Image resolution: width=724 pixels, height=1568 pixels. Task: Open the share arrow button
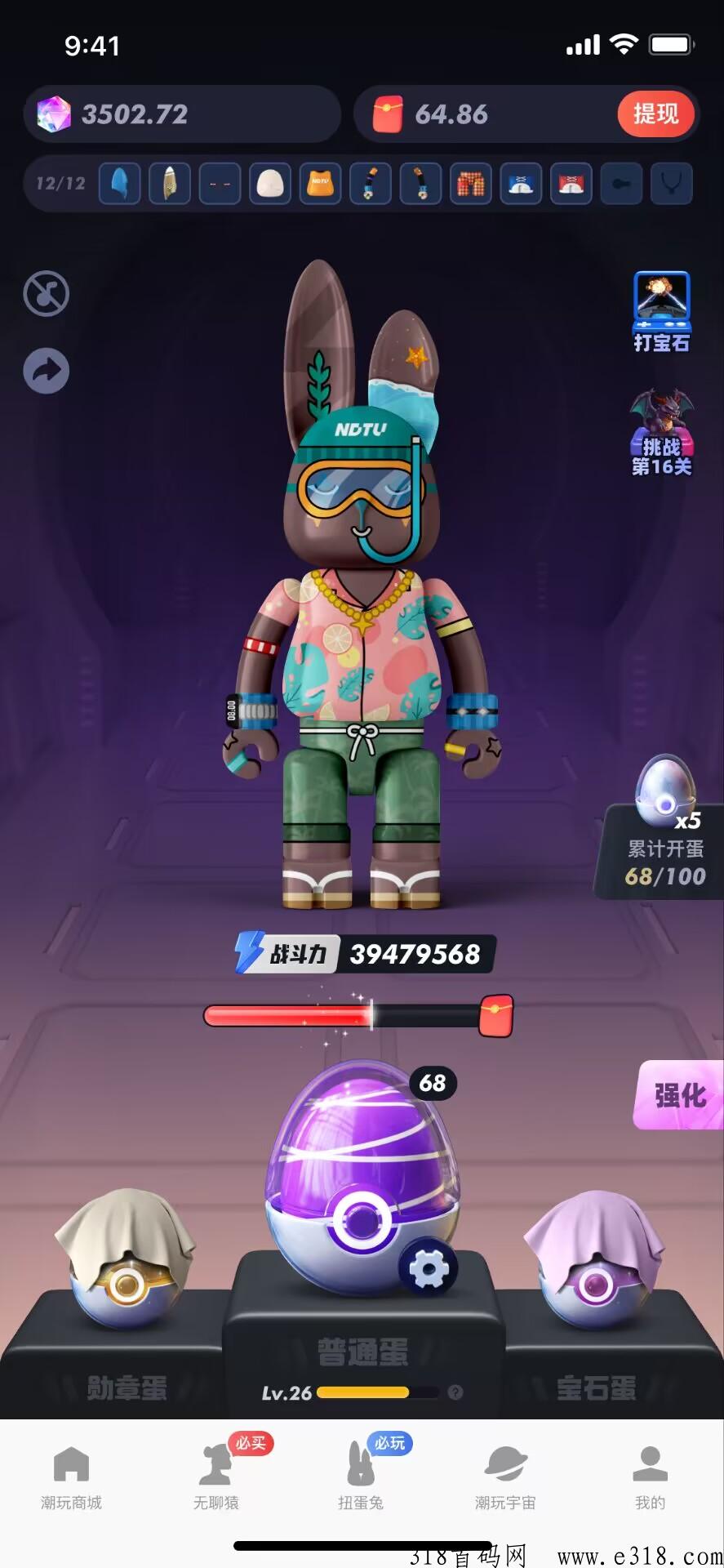[x=47, y=372]
